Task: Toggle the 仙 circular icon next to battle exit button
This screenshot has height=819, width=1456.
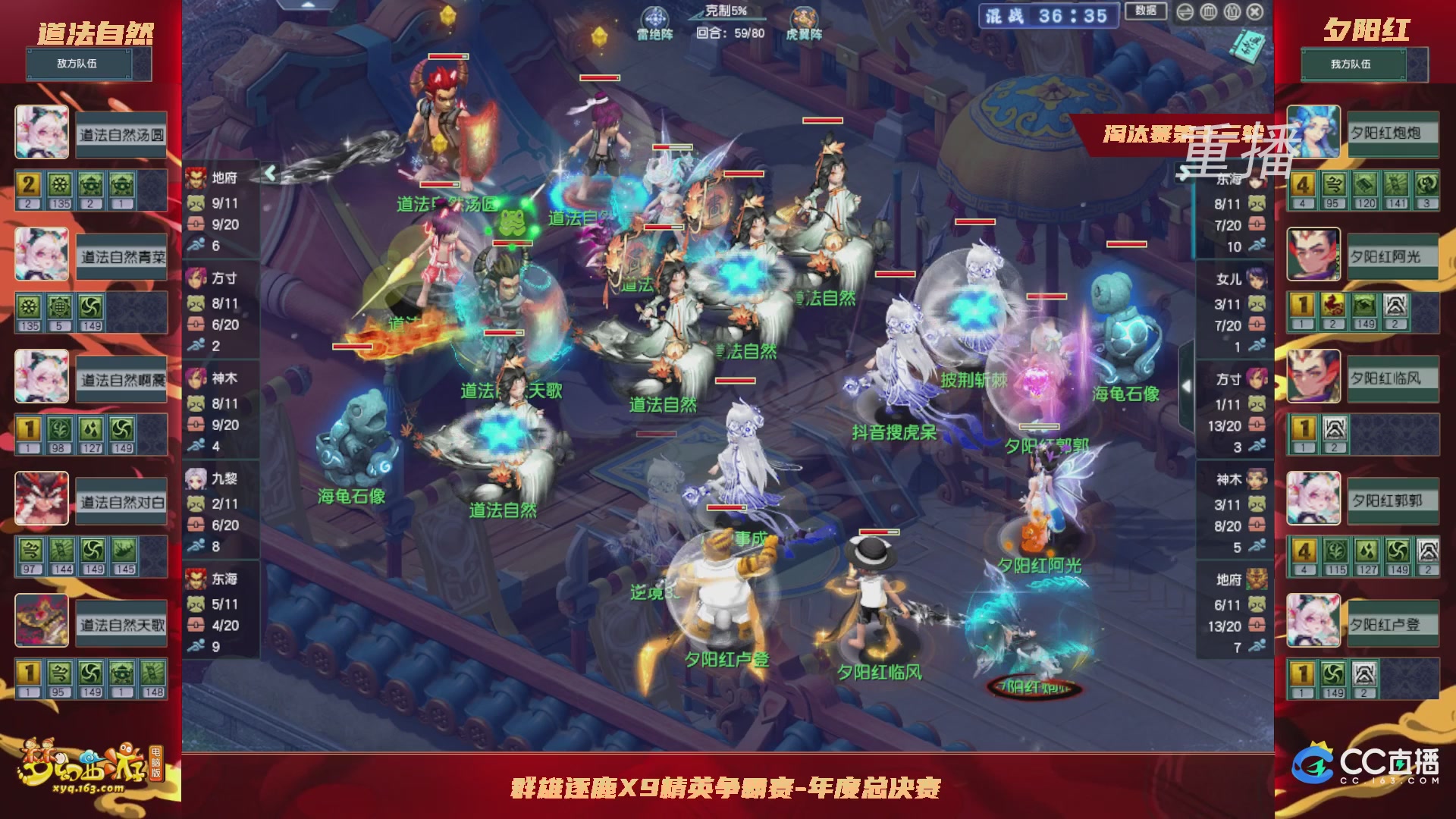Action: (1232, 12)
